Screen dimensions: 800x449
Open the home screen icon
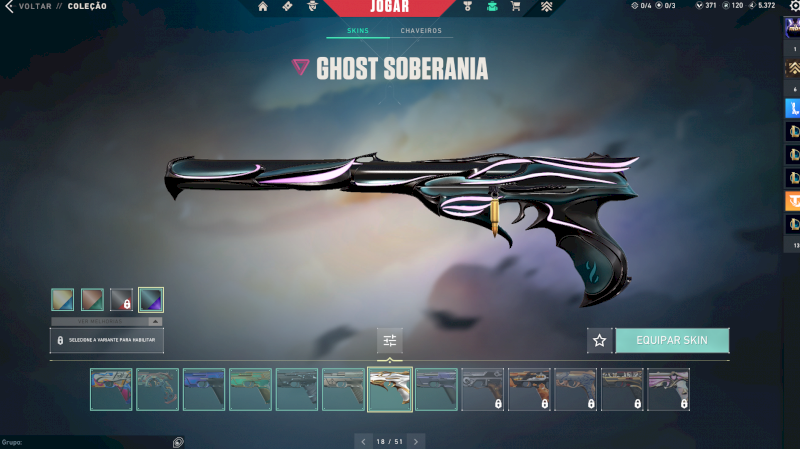pyautogui.click(x=263, y=7)
